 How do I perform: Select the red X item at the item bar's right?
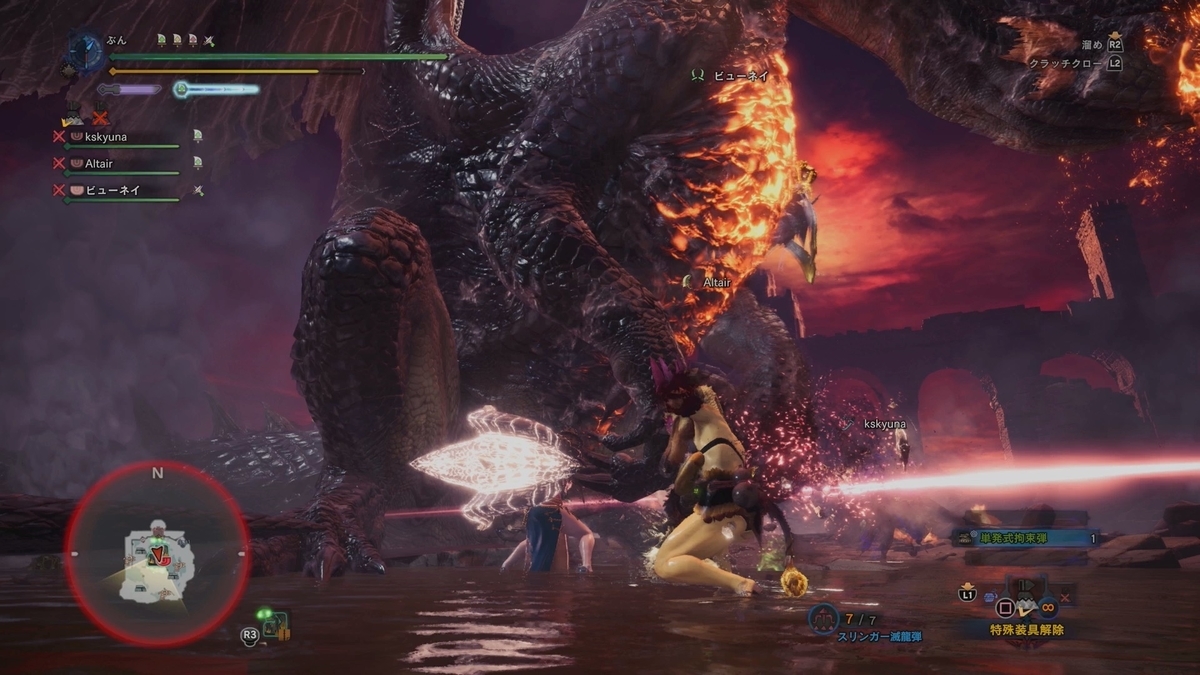pos(1066,598)
